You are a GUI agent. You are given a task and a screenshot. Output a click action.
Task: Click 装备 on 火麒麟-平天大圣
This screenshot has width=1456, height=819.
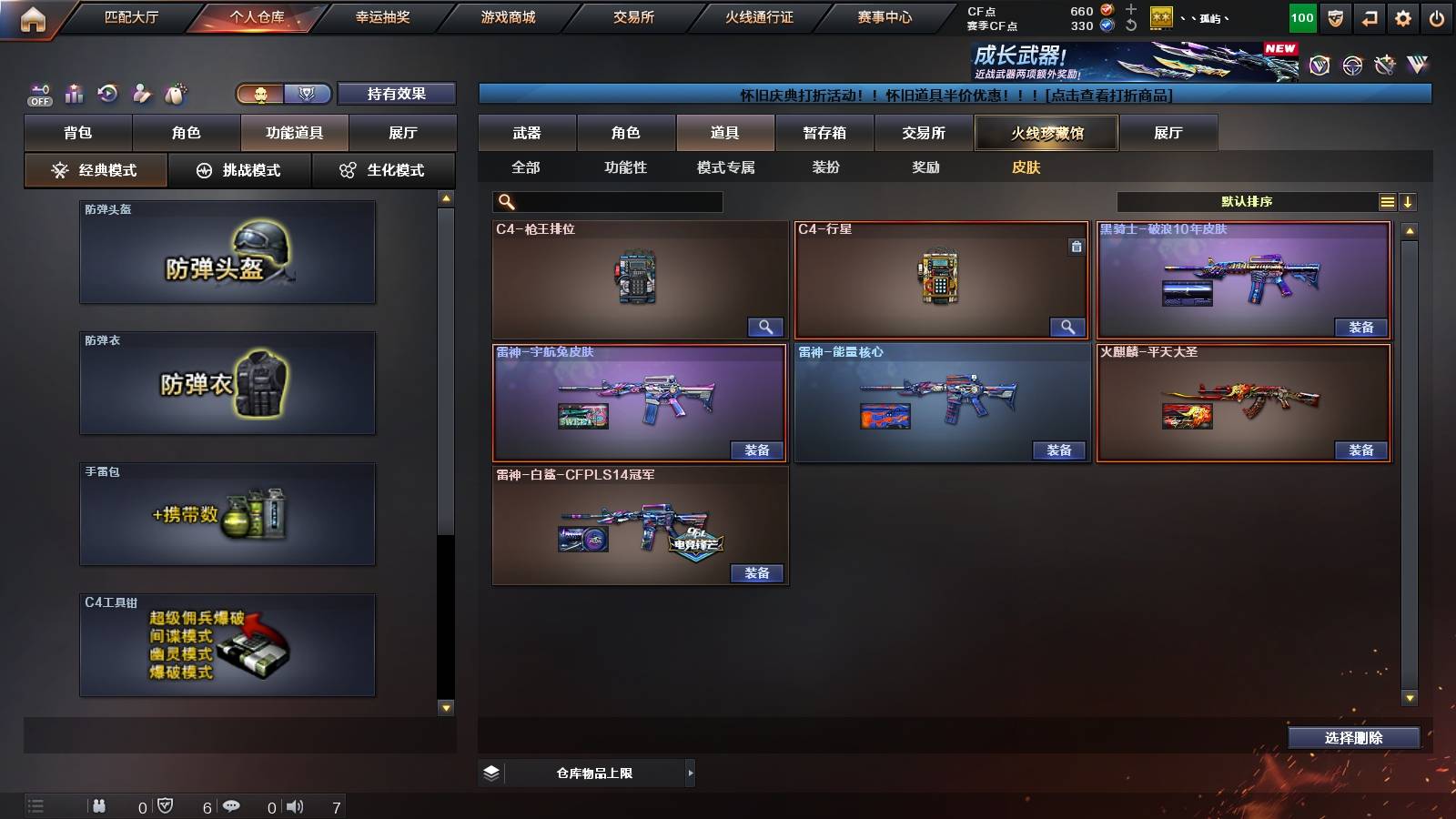1360,450
